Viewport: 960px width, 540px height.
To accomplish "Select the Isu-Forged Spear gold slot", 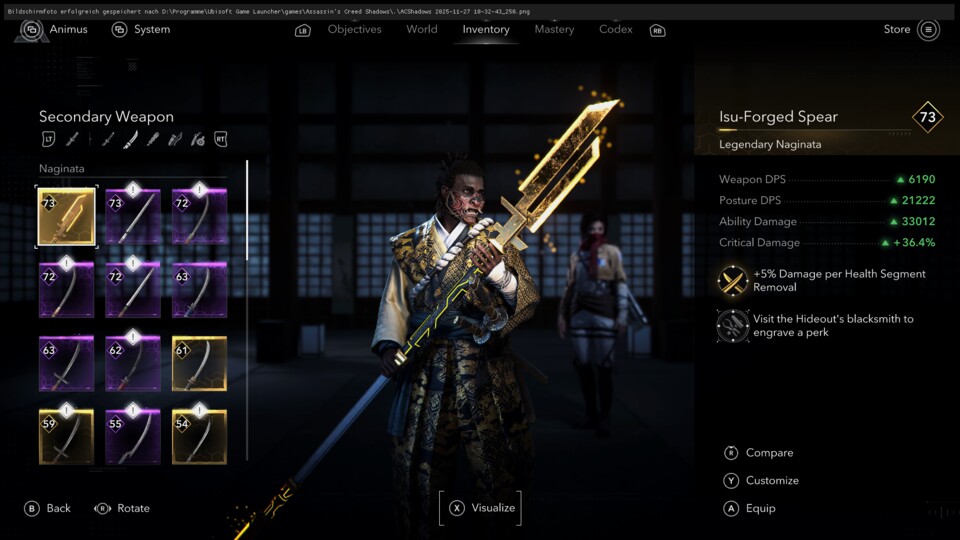I will [x=67, y=217].
